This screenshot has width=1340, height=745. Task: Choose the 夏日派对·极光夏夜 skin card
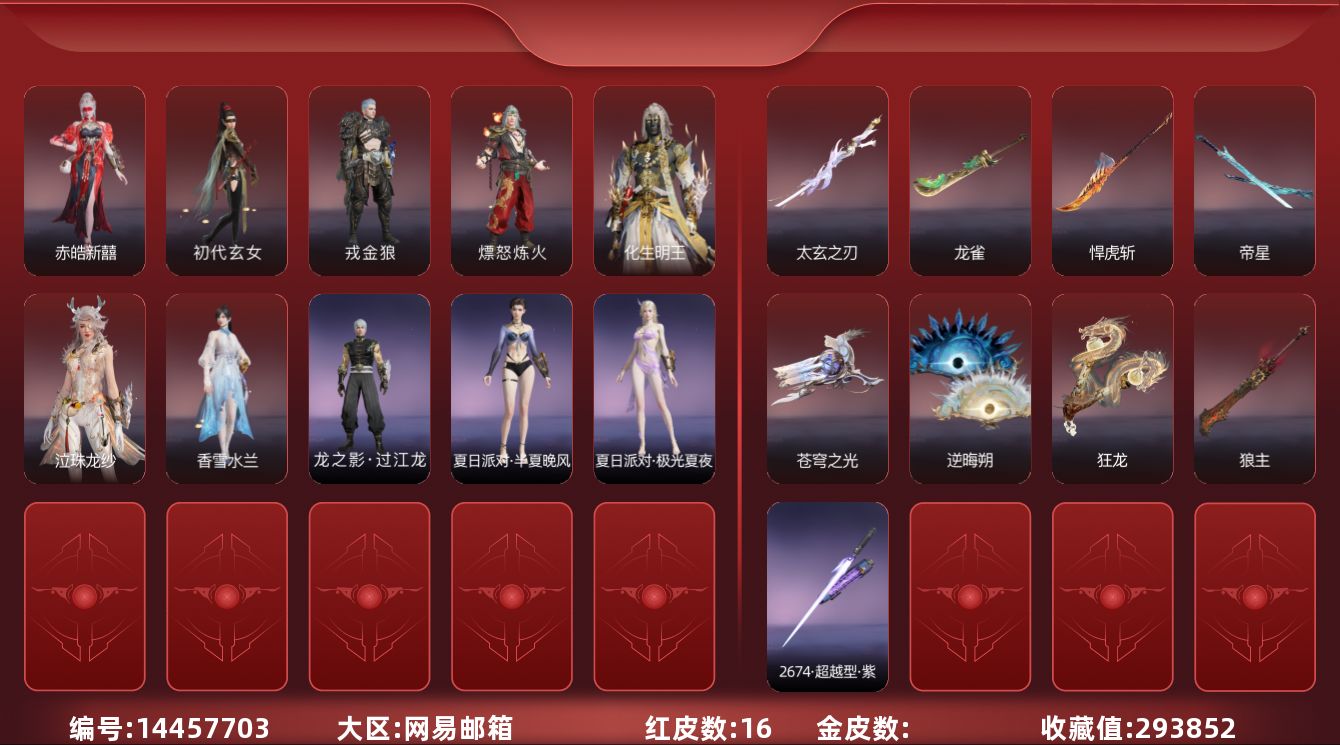point(655,388)
